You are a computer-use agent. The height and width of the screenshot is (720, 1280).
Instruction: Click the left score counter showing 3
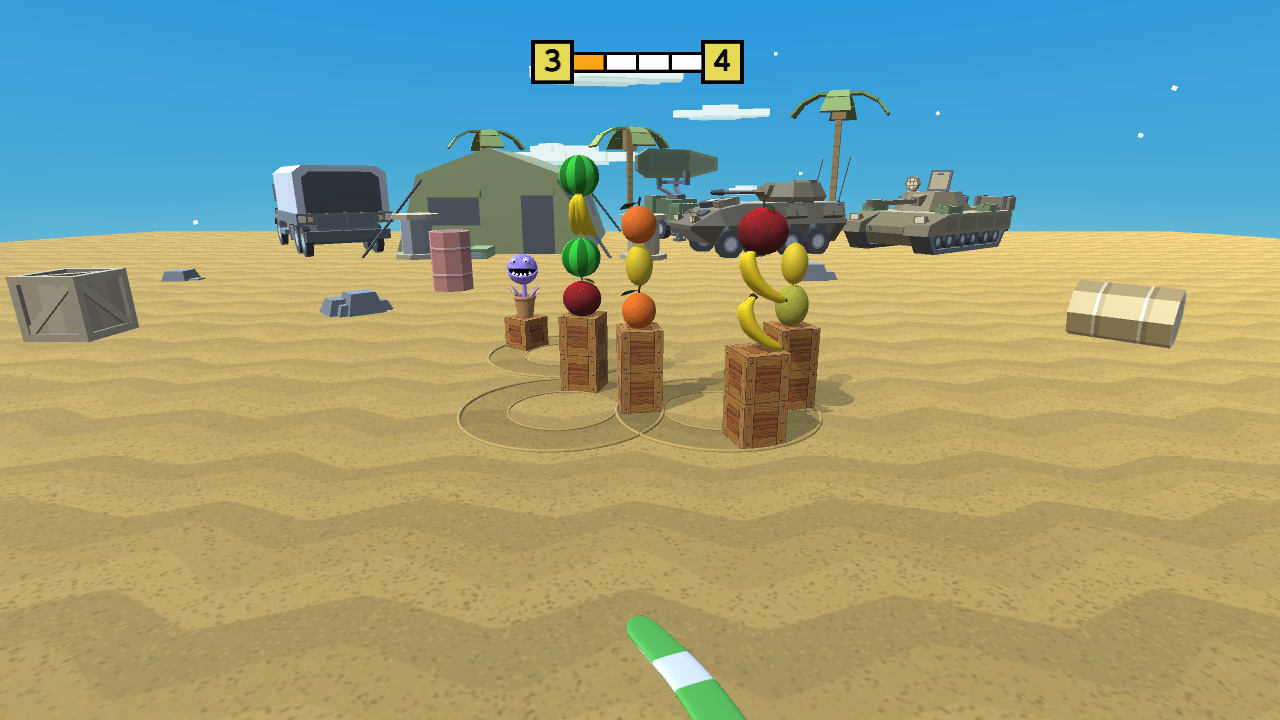550,60
